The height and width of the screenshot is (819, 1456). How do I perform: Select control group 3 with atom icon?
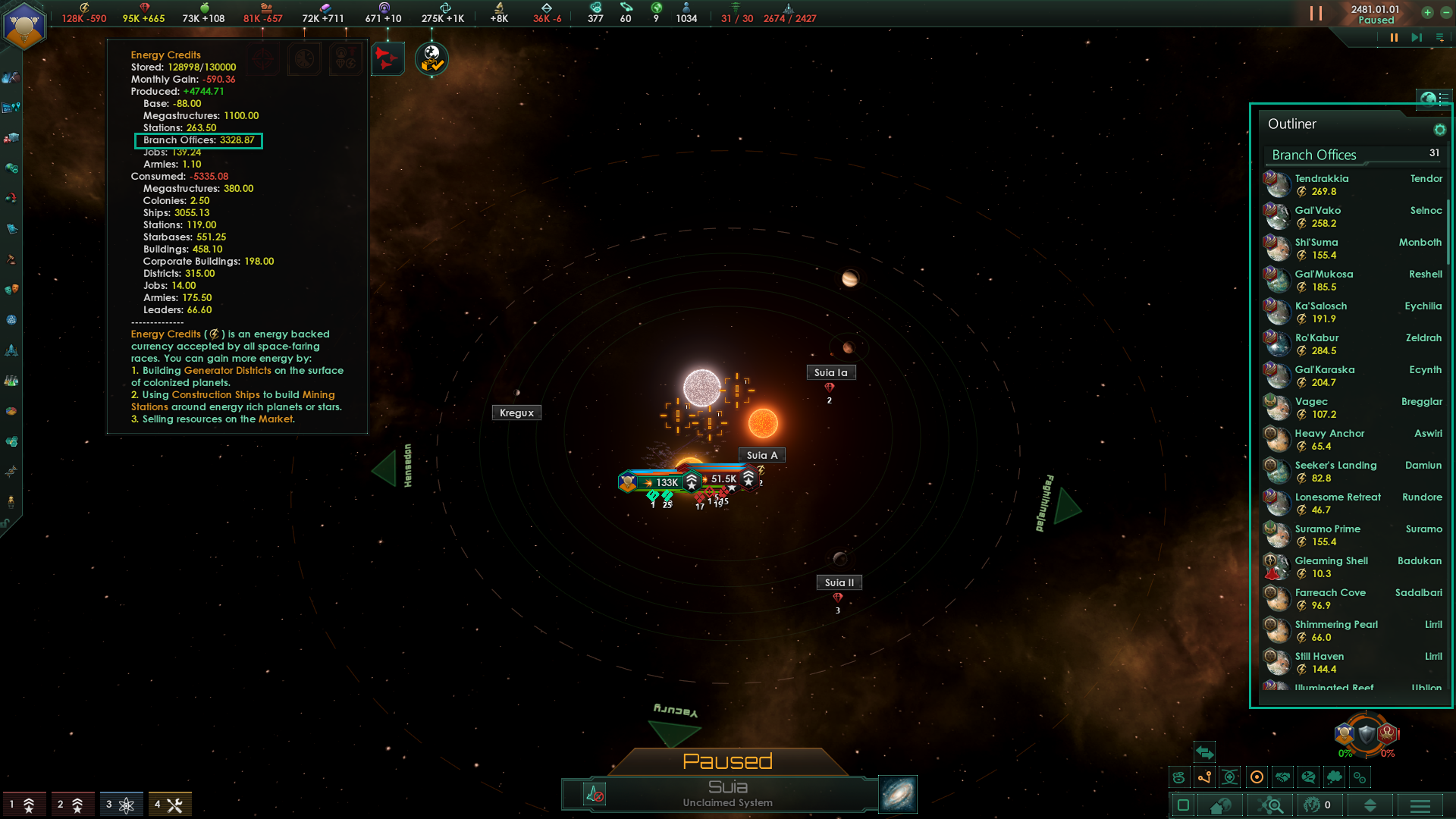[121, 805]
